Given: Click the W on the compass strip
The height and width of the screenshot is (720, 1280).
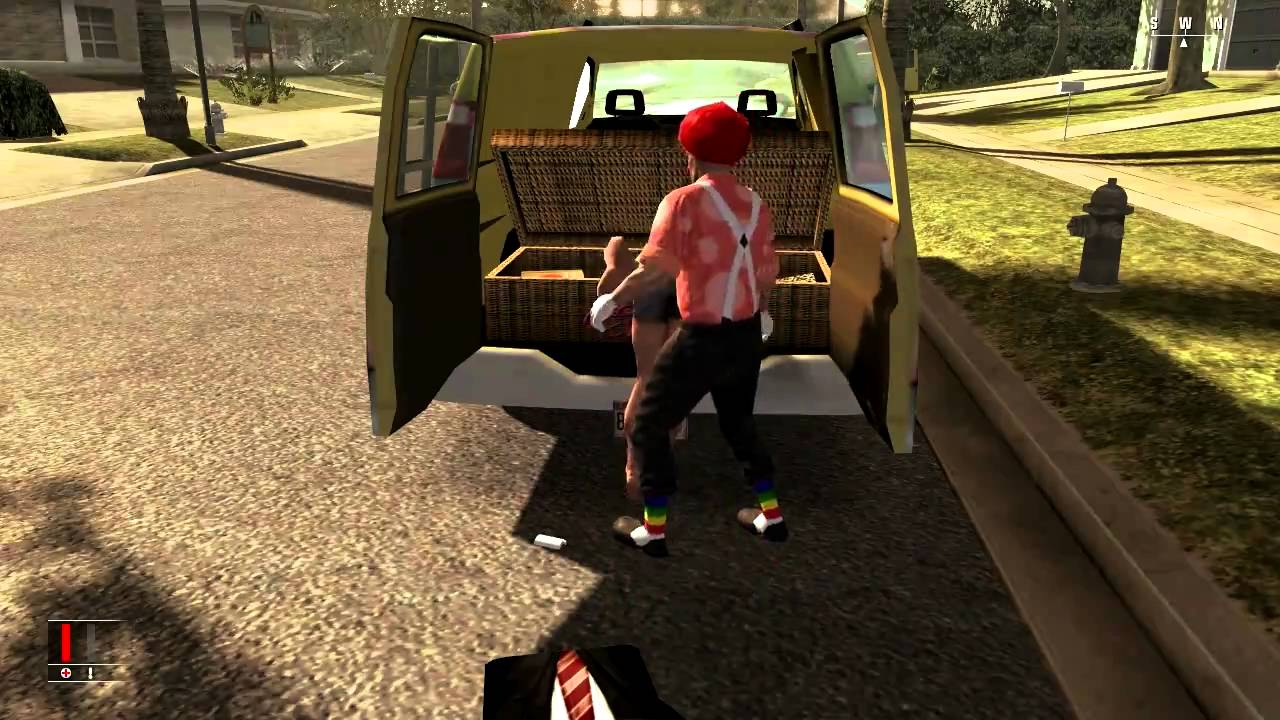Looking at the screenshot, I should click(1186, 23).
